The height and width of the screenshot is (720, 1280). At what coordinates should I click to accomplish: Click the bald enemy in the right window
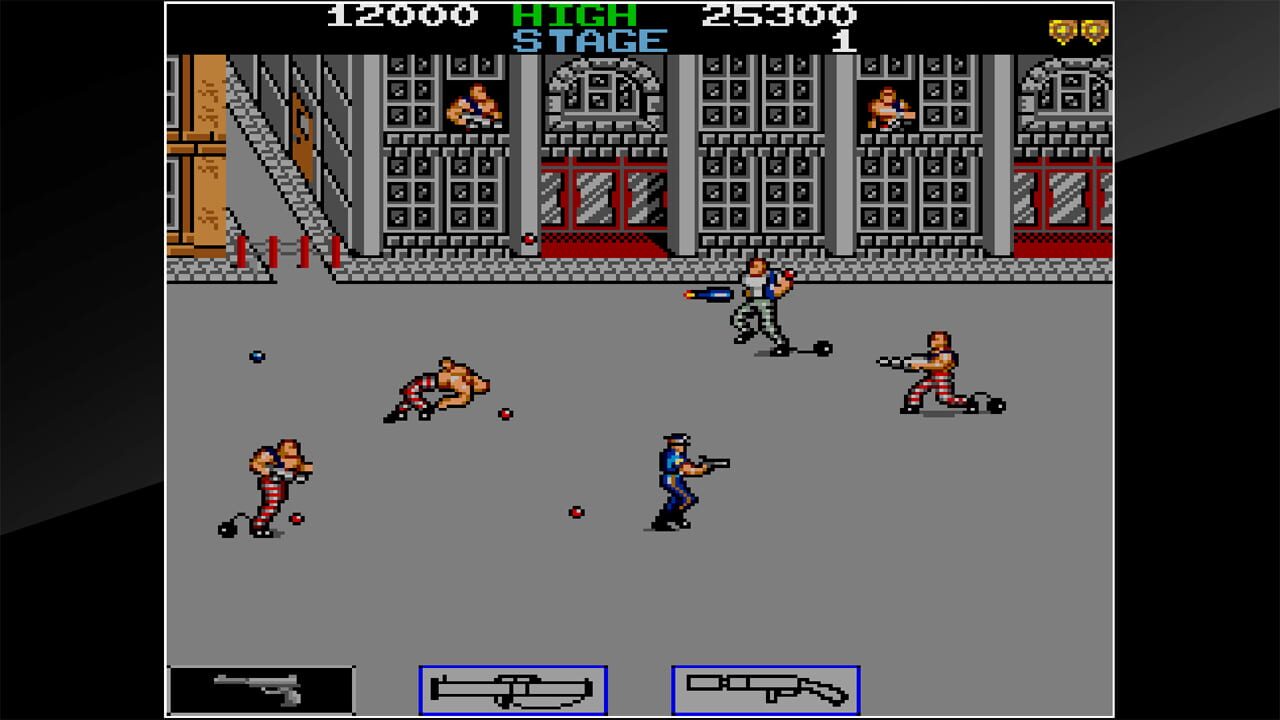[x=885, y=105]
